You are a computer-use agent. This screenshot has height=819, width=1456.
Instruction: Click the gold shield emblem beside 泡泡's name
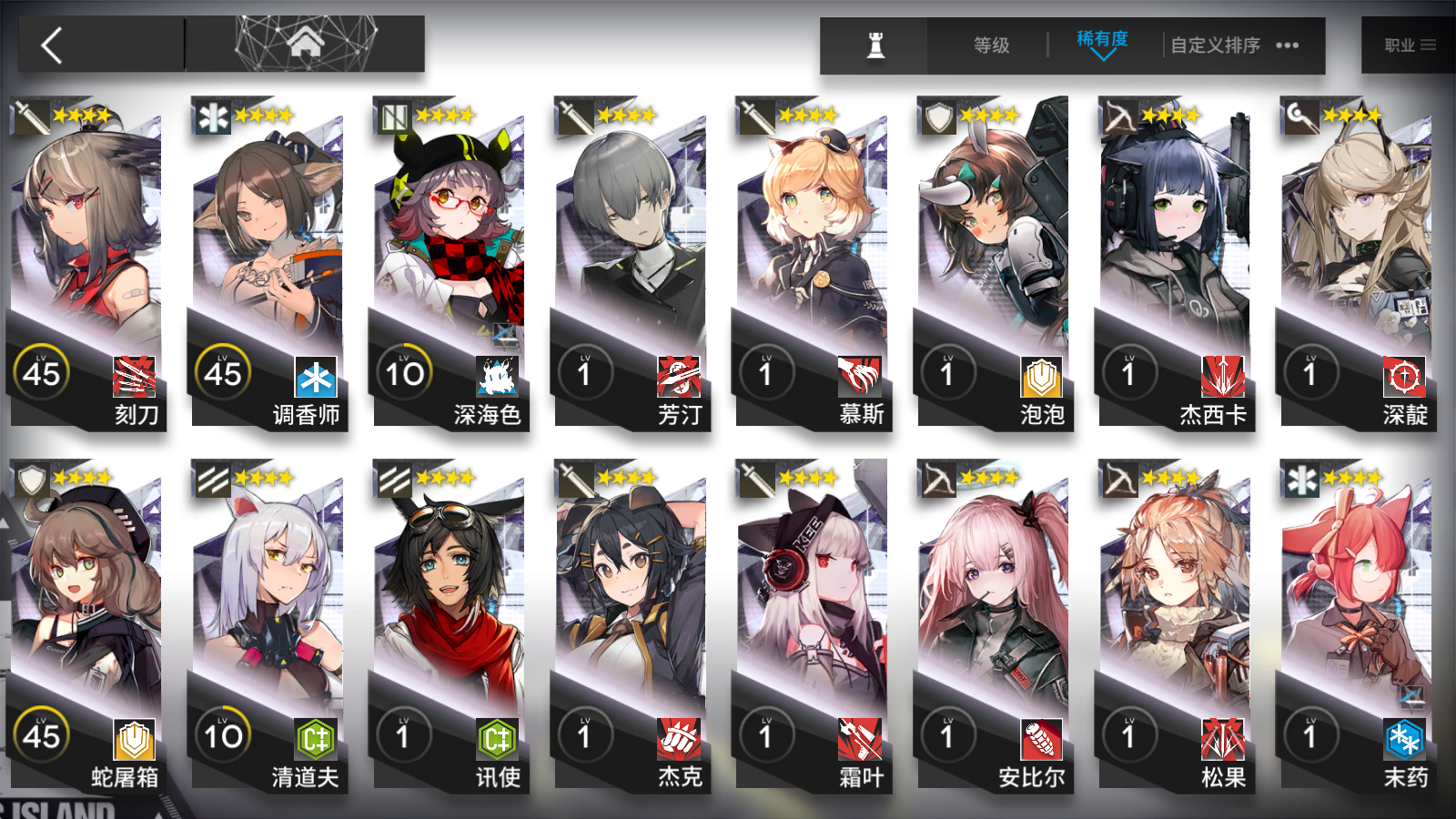[1040, 378]
